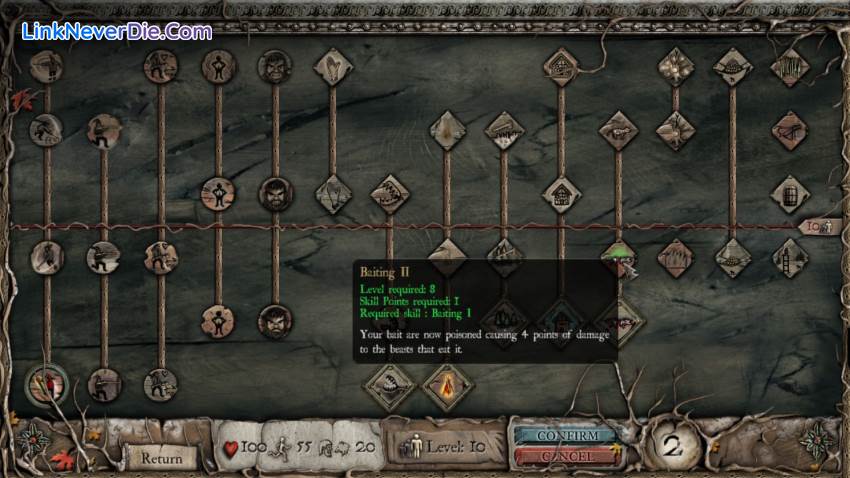Select the ladder tower skill node
Image resolution: width=850 pixels, height=478 pixels.
tap(789, 257)
